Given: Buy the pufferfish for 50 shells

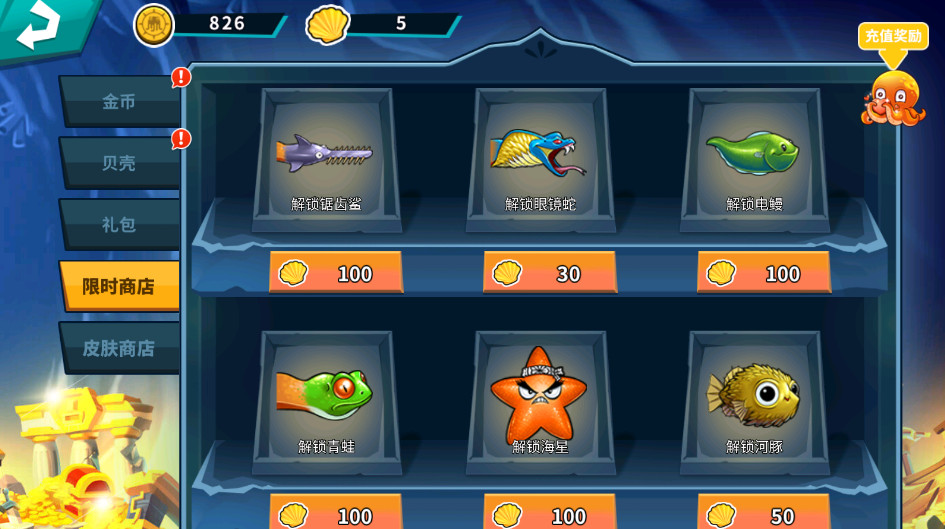Looking at the screenshot, I should point(763,515).
